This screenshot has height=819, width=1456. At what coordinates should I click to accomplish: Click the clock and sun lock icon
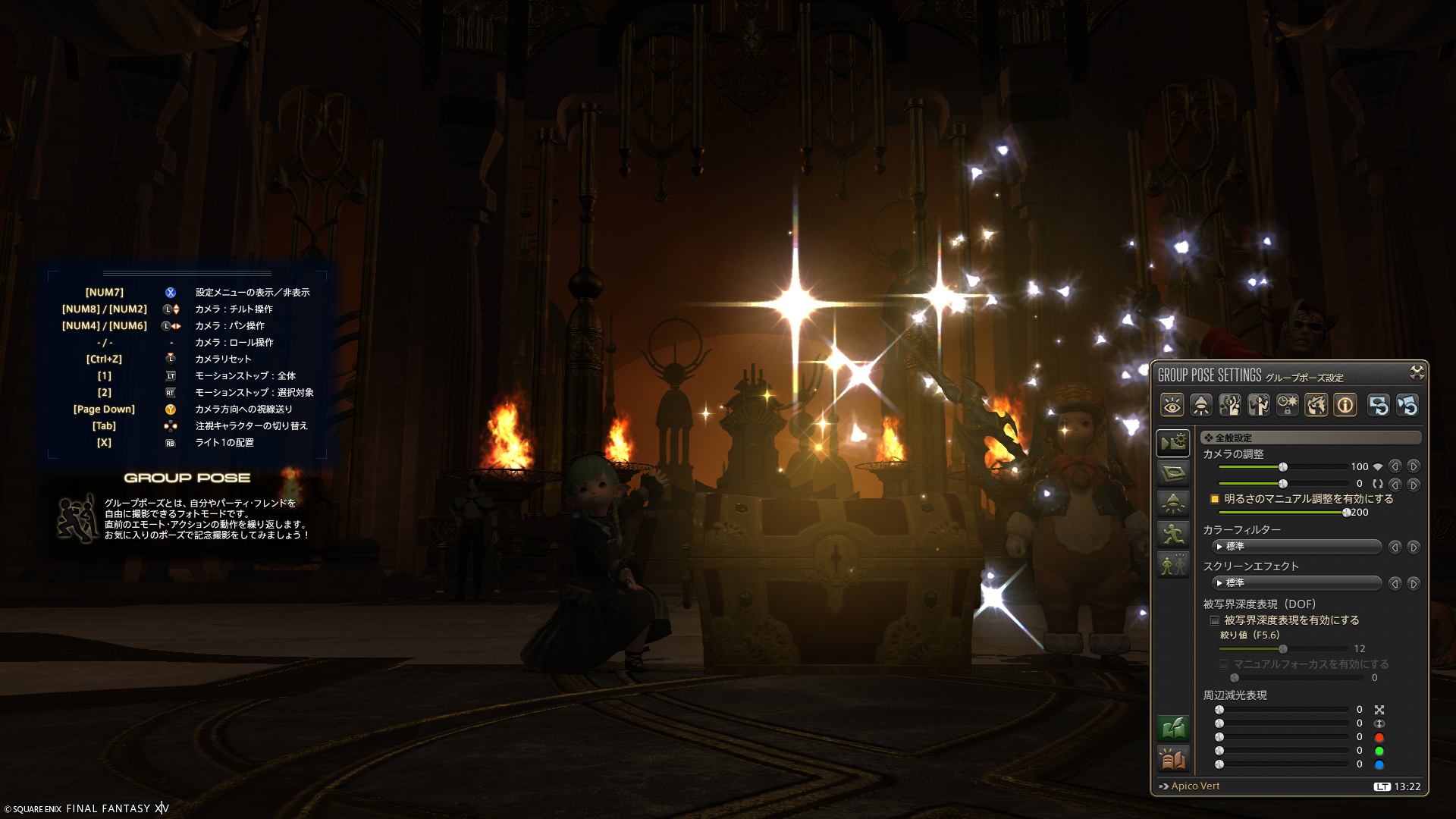(x=1288, y=406)
